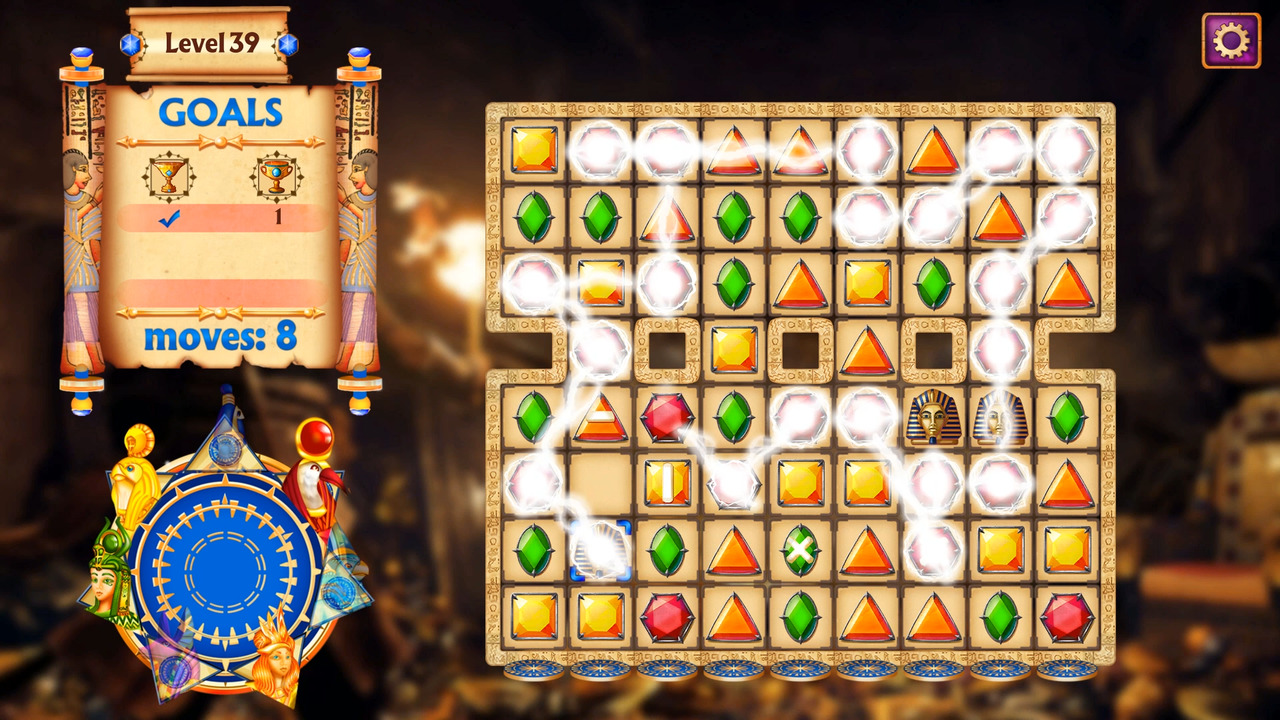Click the striped yellow power-up gem
1280x720 pixels.
pos(667,483)
